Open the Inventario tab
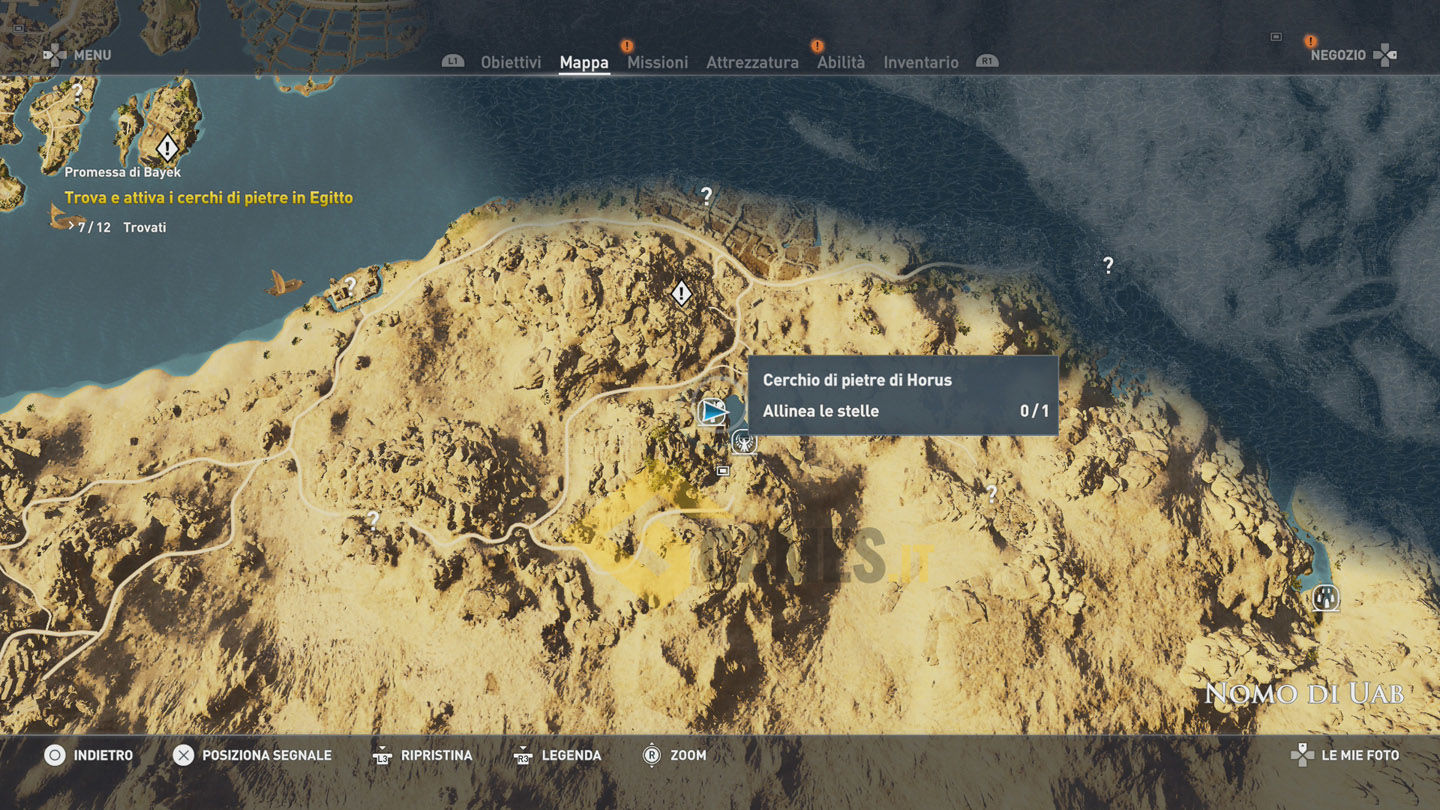Image resolution: width=1440 pixels, height=810 pixels. pyautogui.click(x=920, y=62)
